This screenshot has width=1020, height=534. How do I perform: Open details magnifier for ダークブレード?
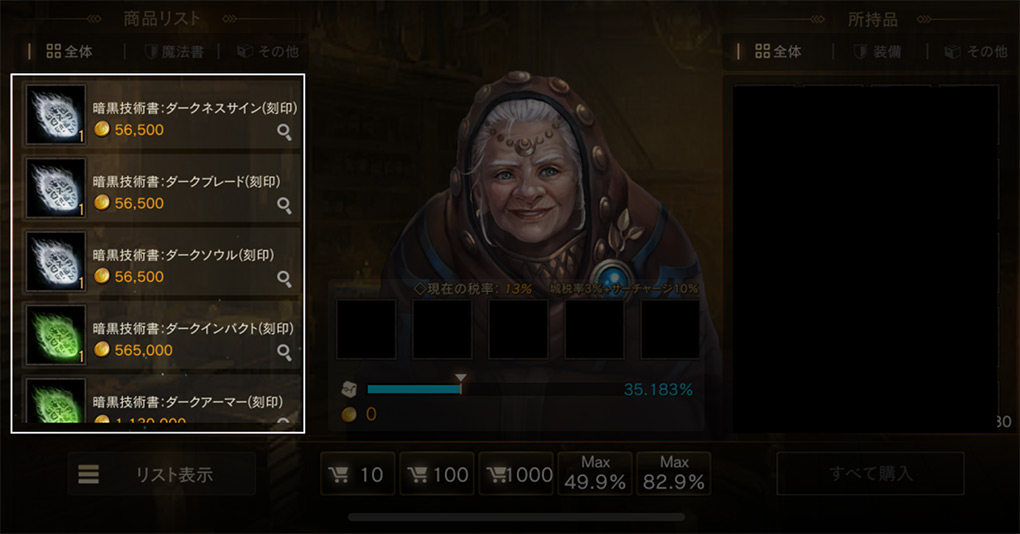click(x=285, y=205)
